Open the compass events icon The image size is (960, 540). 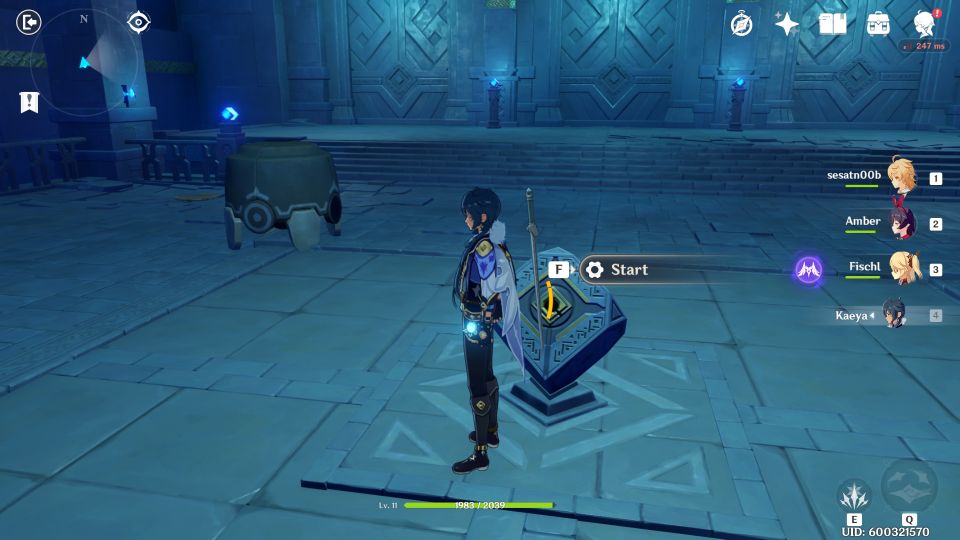click(x=741, y=24)
